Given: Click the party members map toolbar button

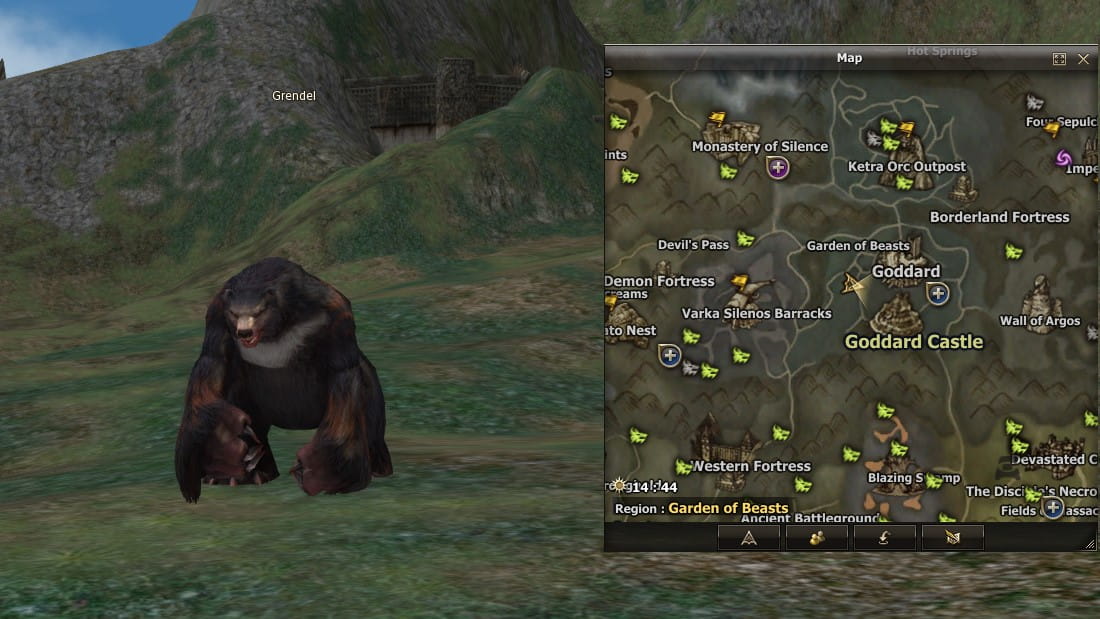Looking at the screenshot, I should click(817, 538).
